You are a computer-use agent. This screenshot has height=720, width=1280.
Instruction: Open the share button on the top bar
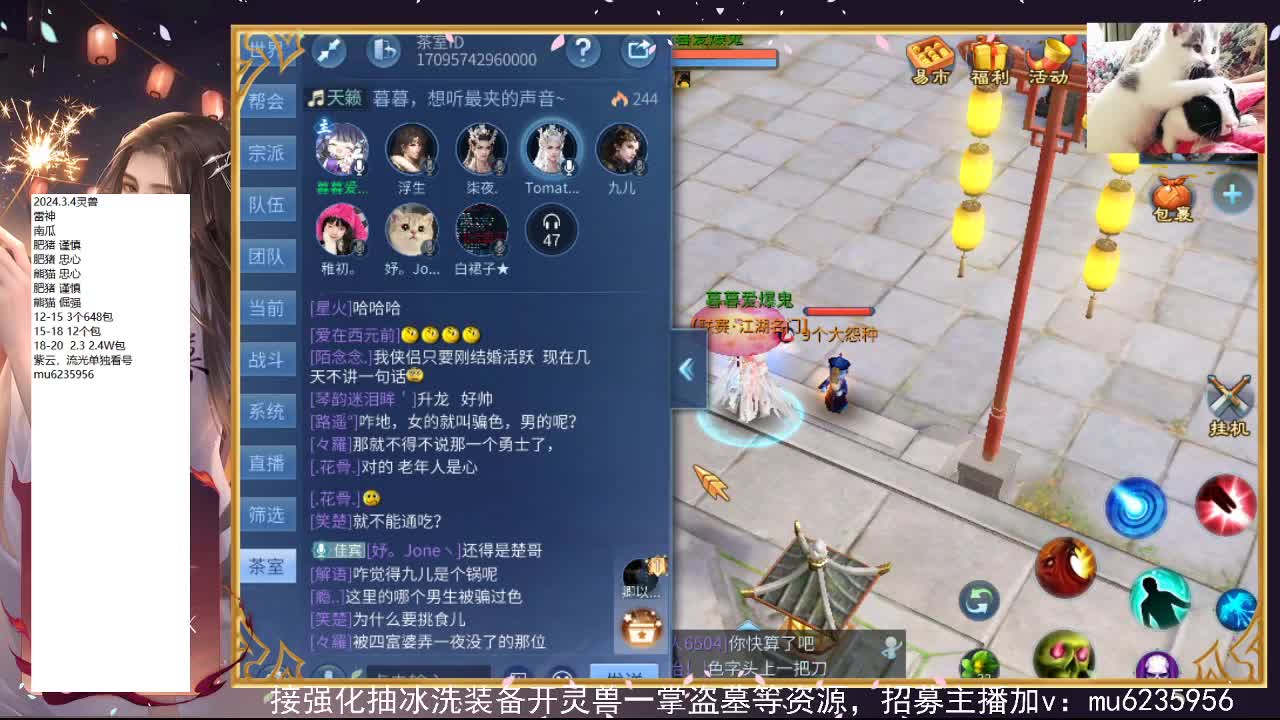tap(639, 49)
